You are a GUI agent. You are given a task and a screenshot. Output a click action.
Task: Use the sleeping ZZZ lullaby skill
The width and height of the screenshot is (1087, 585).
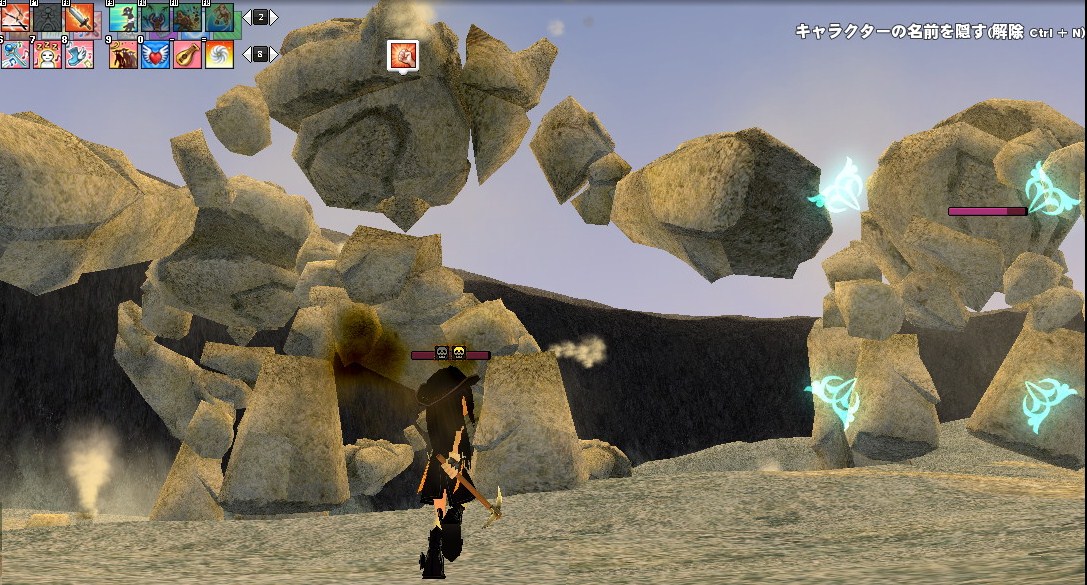(47, 54)
